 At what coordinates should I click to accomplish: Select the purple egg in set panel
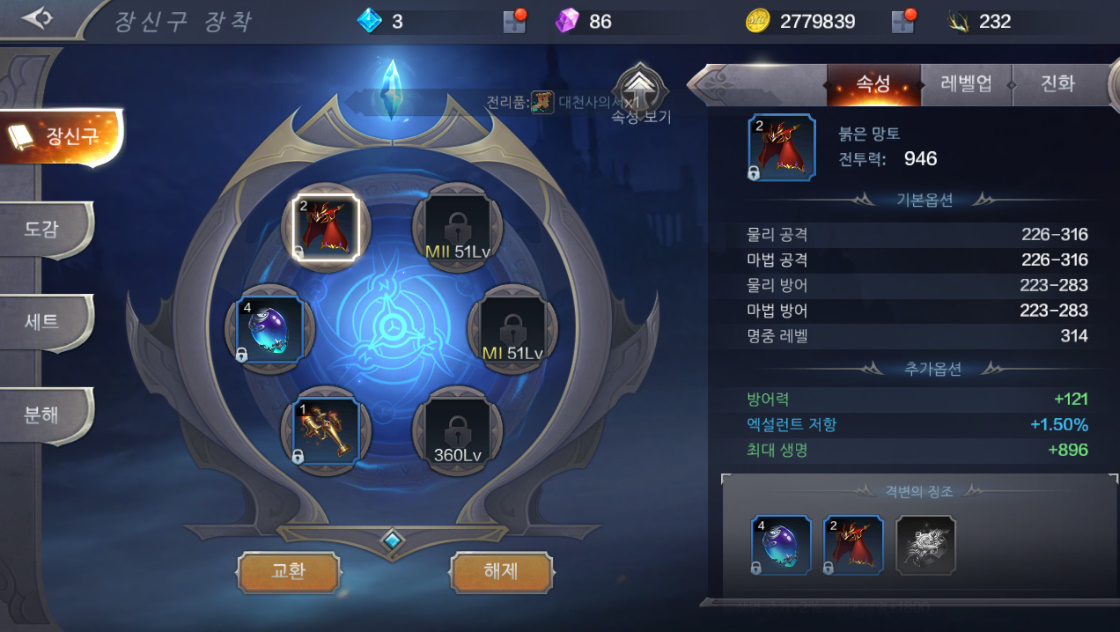click(x=781, y=546)
